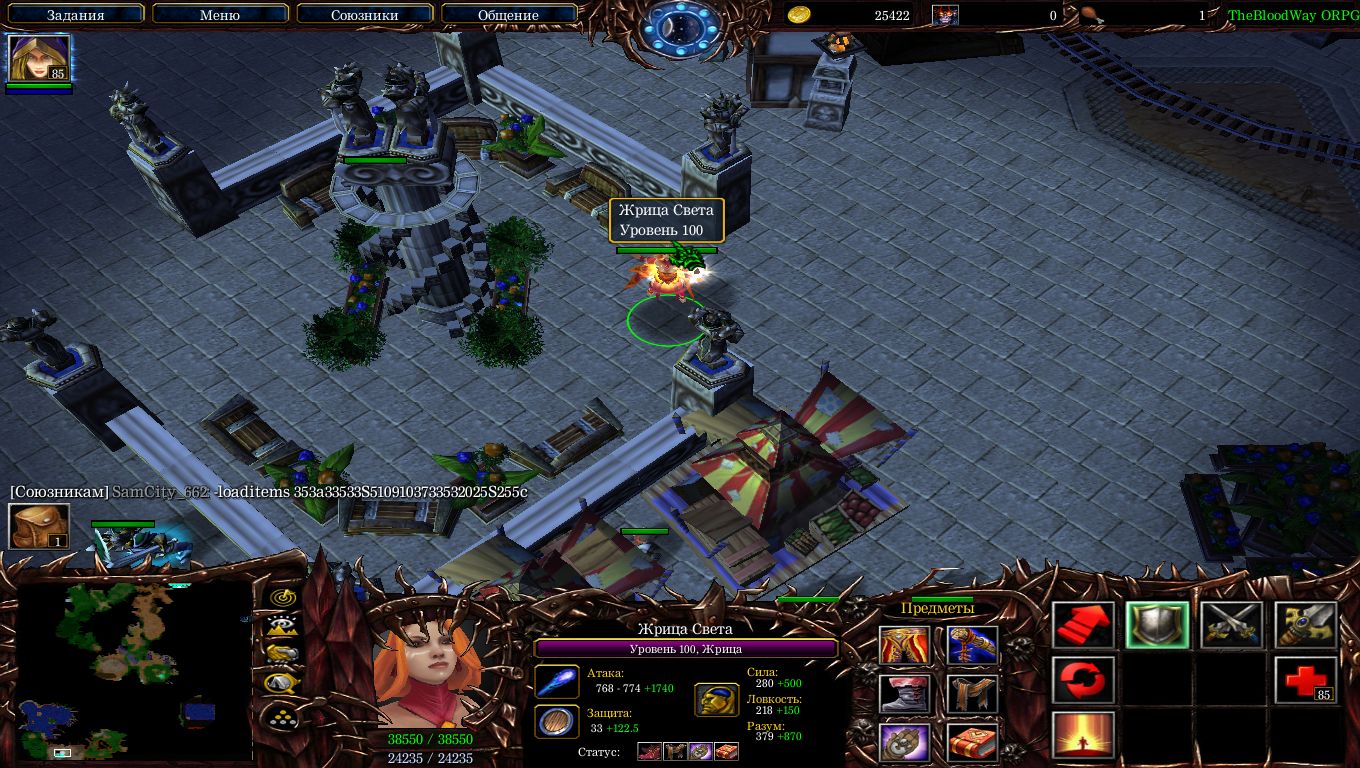This screenshot has width=1360, height=768.
Task: Activate the red arrow move command
Action: click(x=1084, y=626)
